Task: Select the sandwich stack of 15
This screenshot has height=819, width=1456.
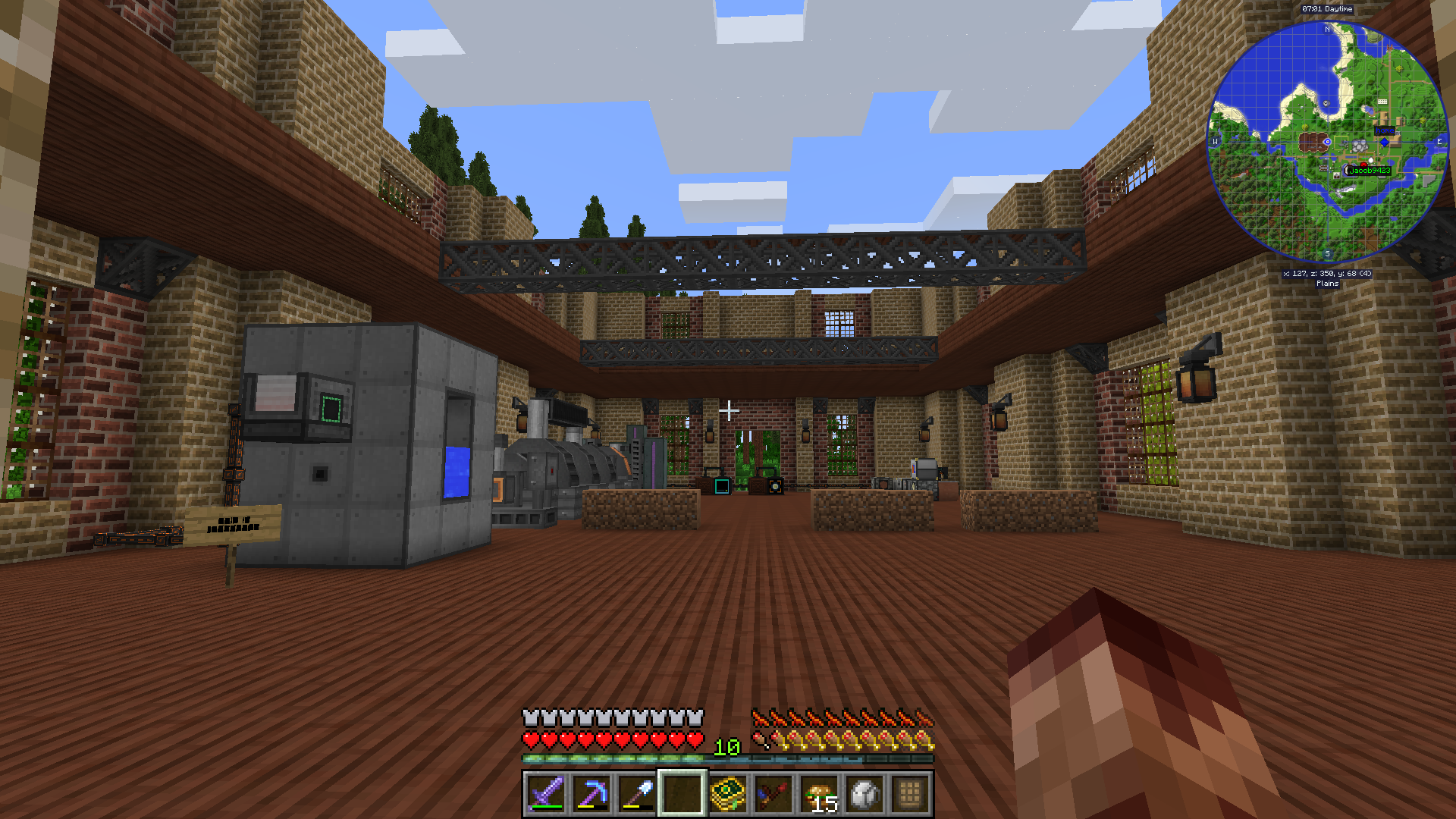Action: [x=820, y=794]
